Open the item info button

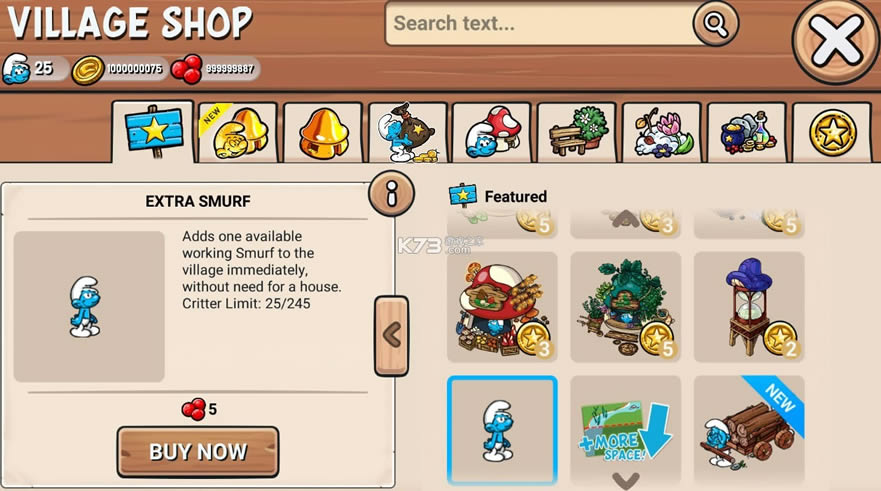click(x=391, y=194)
